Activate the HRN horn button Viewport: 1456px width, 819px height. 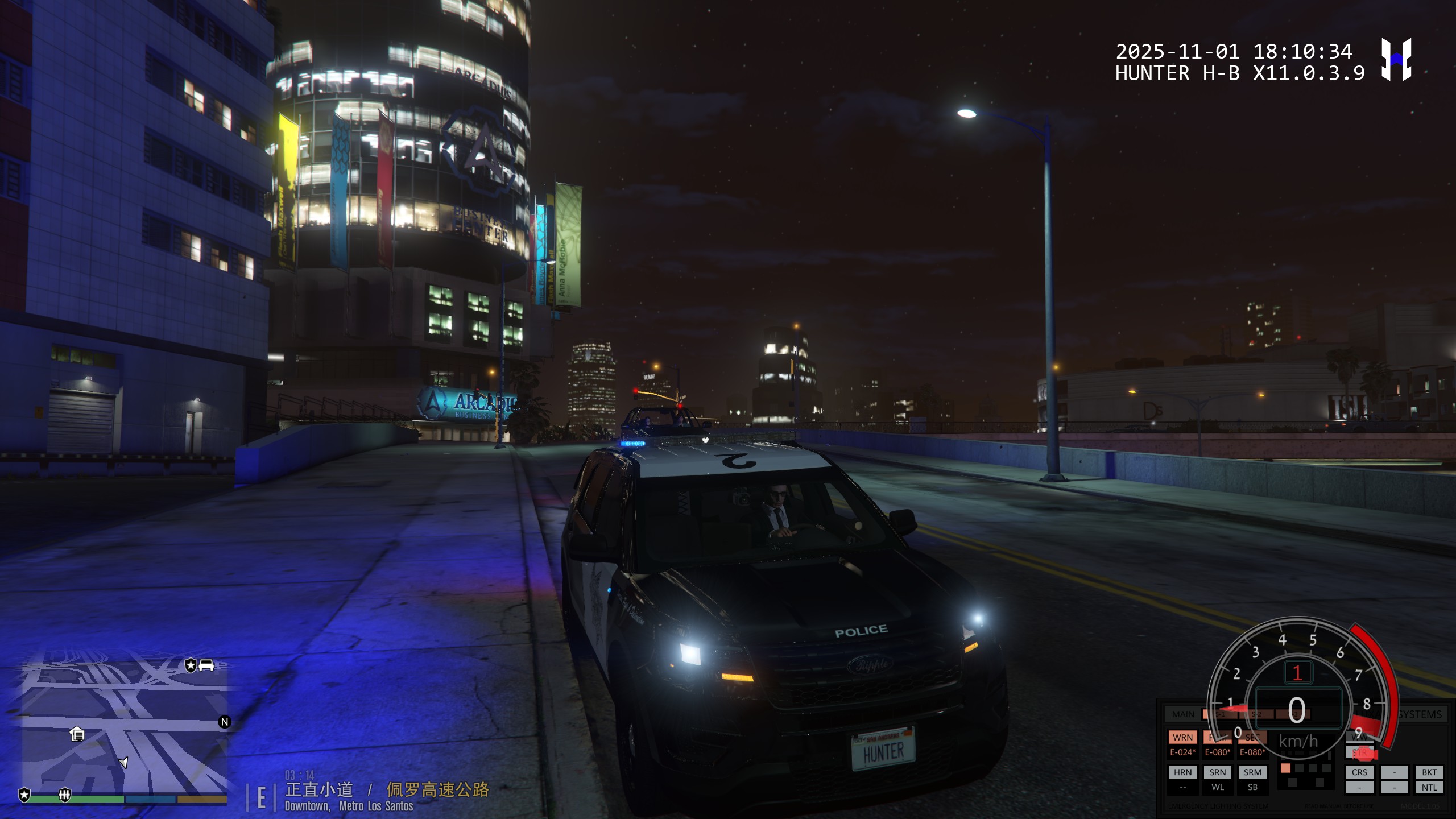(x=1182, y=772)
